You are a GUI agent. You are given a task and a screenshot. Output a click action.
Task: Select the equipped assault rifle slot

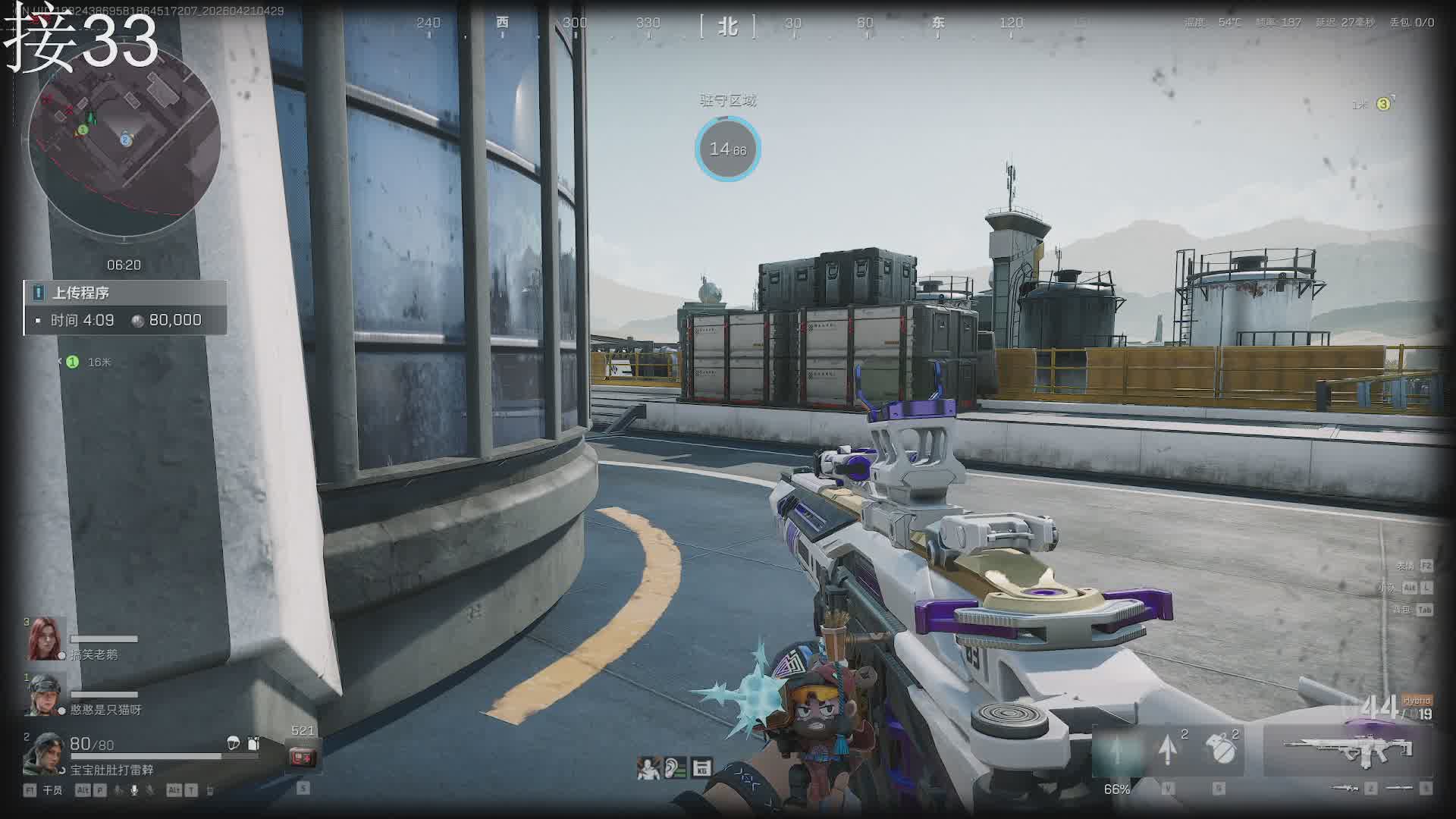(1349, 751)
